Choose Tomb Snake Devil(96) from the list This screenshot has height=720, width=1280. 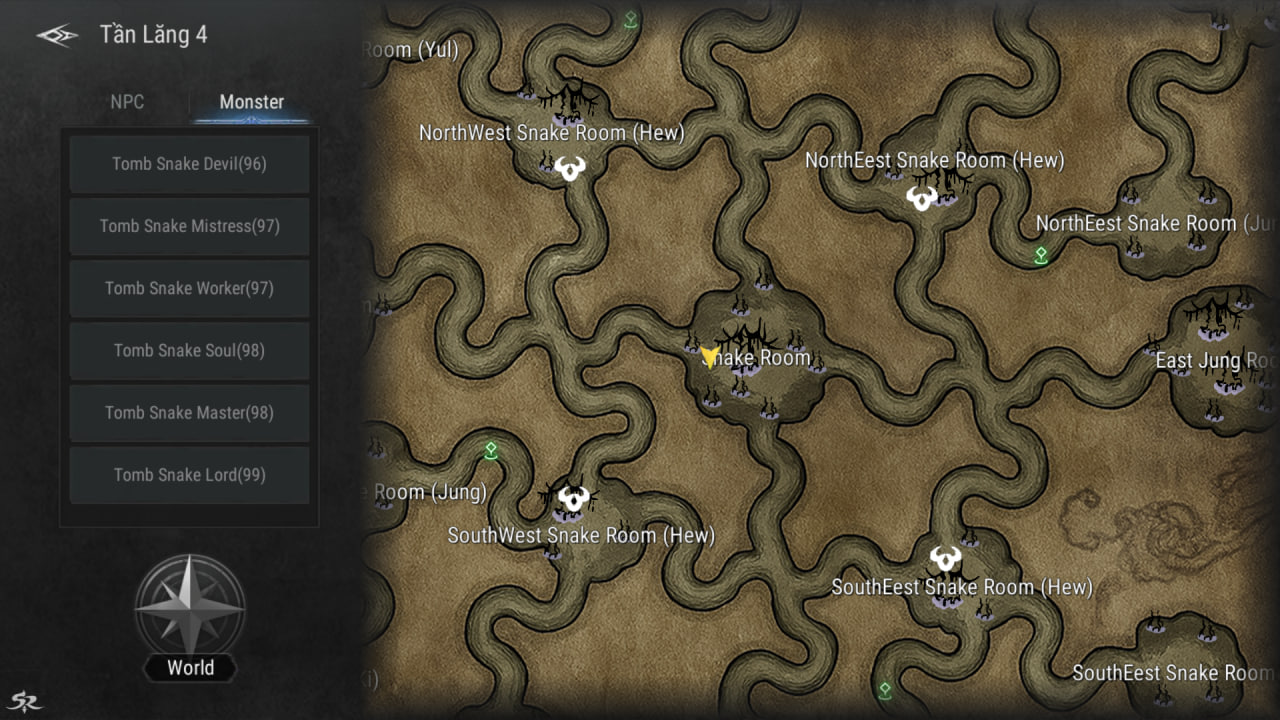tap(189, 164)
